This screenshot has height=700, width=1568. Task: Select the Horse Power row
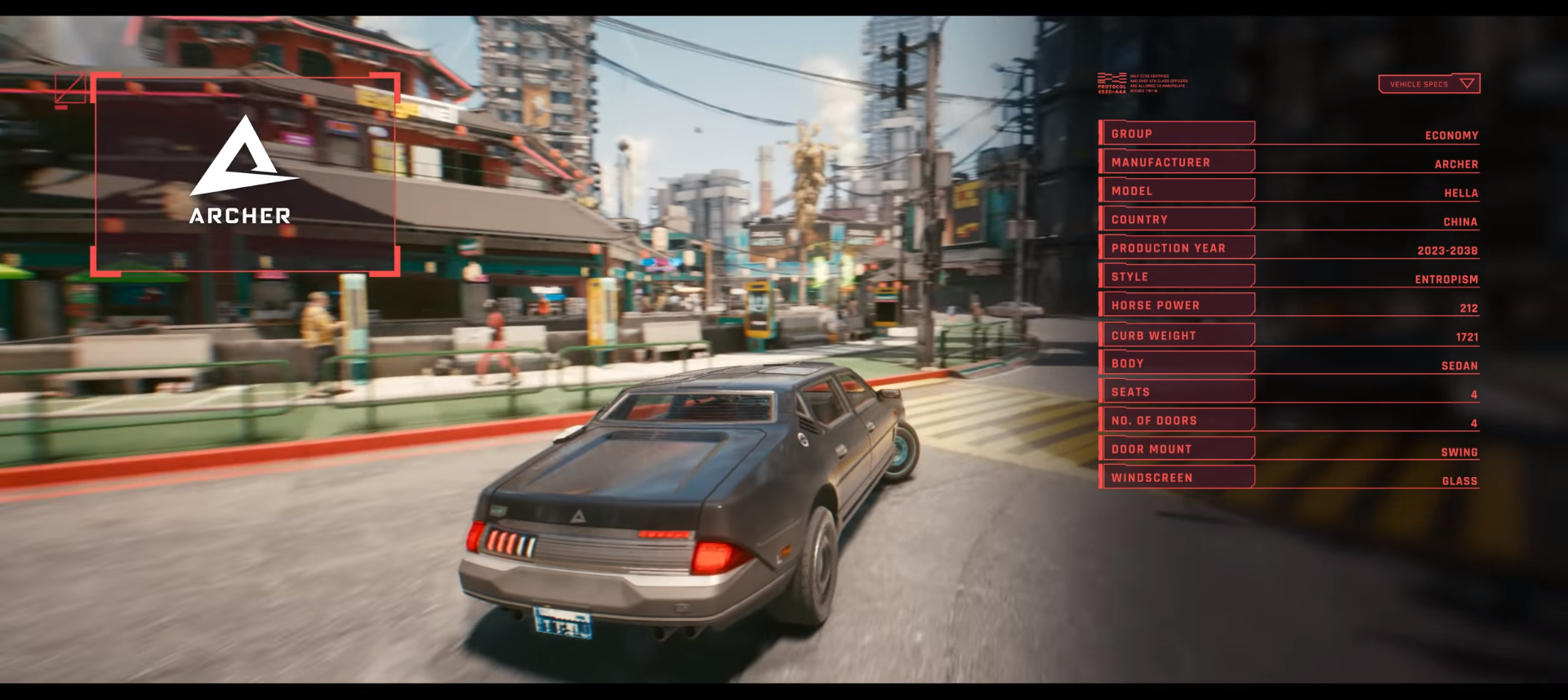click(1177, 305)
